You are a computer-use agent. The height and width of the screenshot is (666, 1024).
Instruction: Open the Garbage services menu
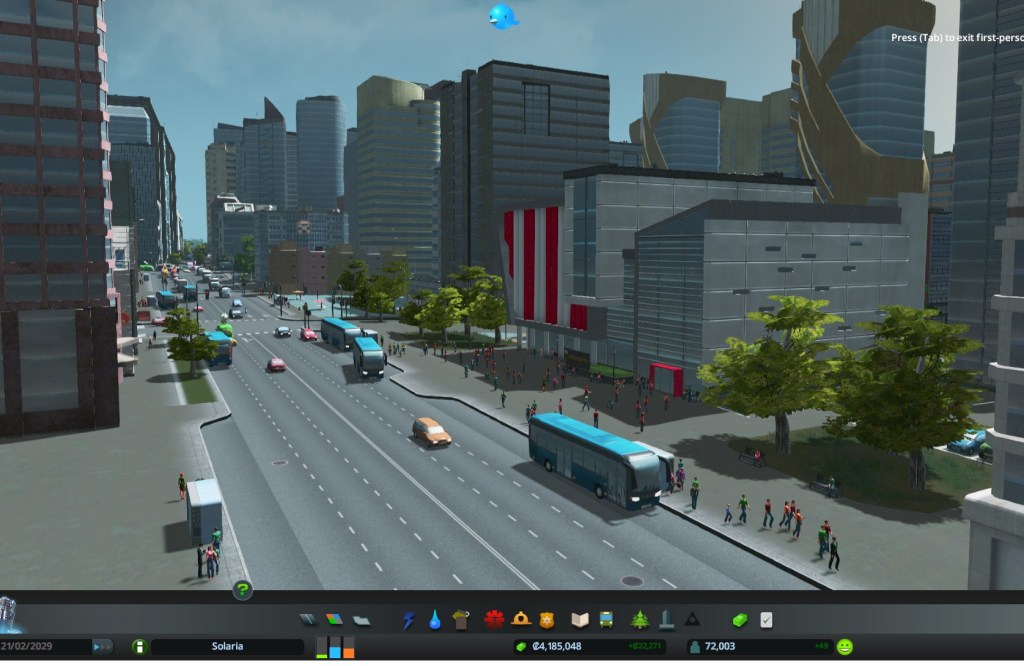461,620
